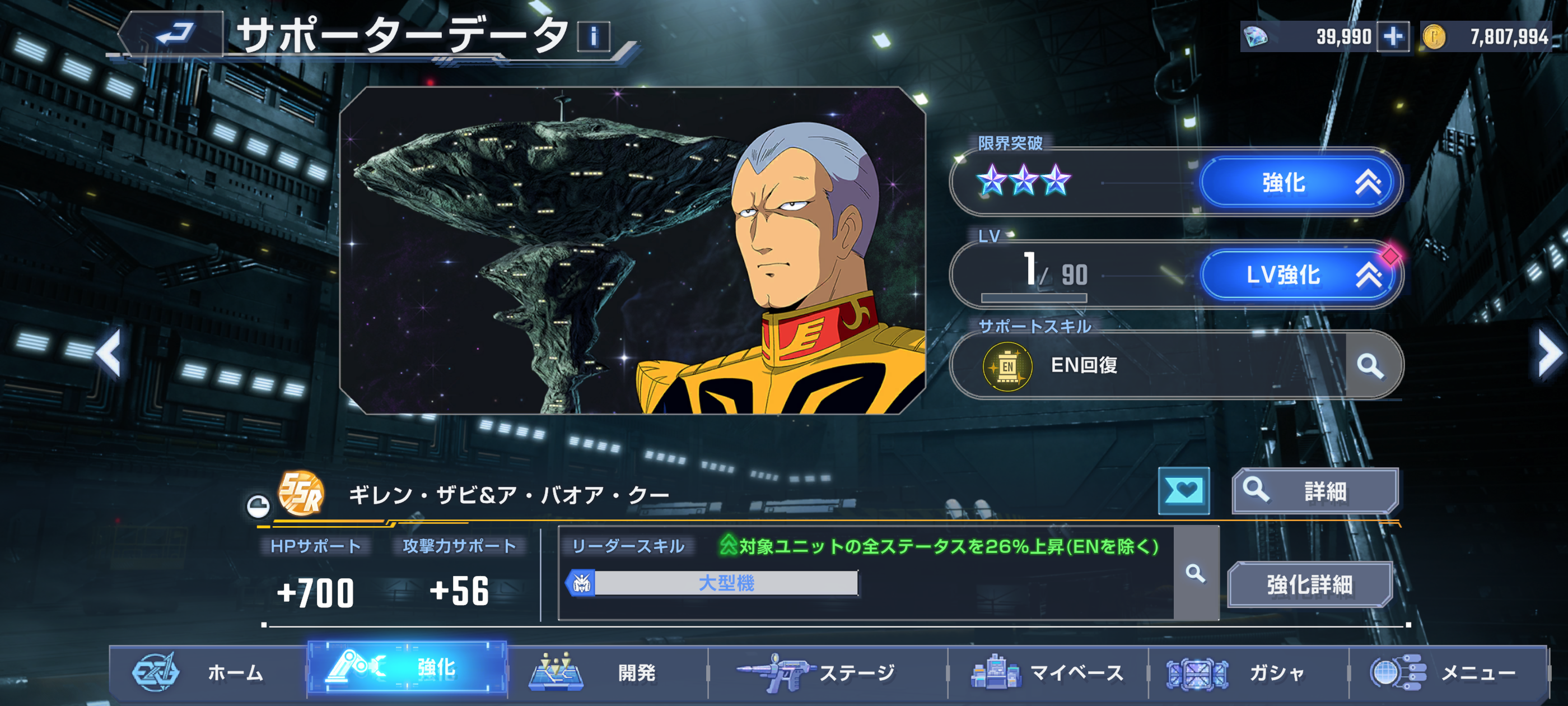The width and height of the screenshot is (1568, 706).
Task: Select the 強化 bottom navigation tab
Action: tap(407, 669)
